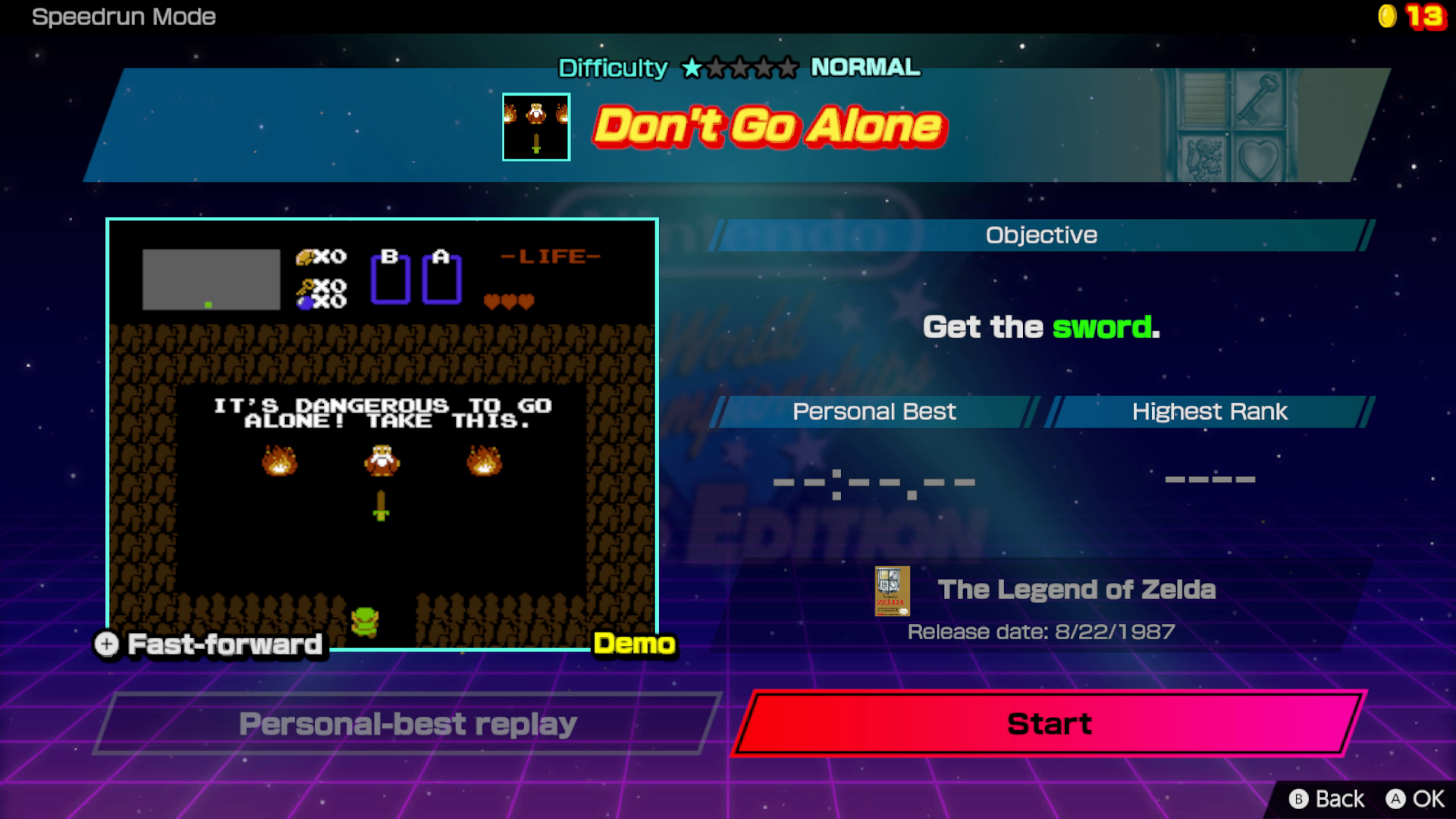Open the Personal-best replay

click(407, 723)
